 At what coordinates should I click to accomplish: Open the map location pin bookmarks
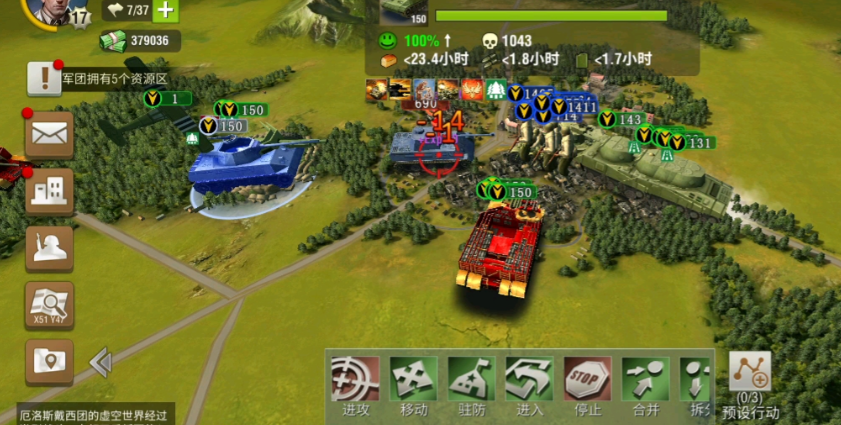[49, 361]
